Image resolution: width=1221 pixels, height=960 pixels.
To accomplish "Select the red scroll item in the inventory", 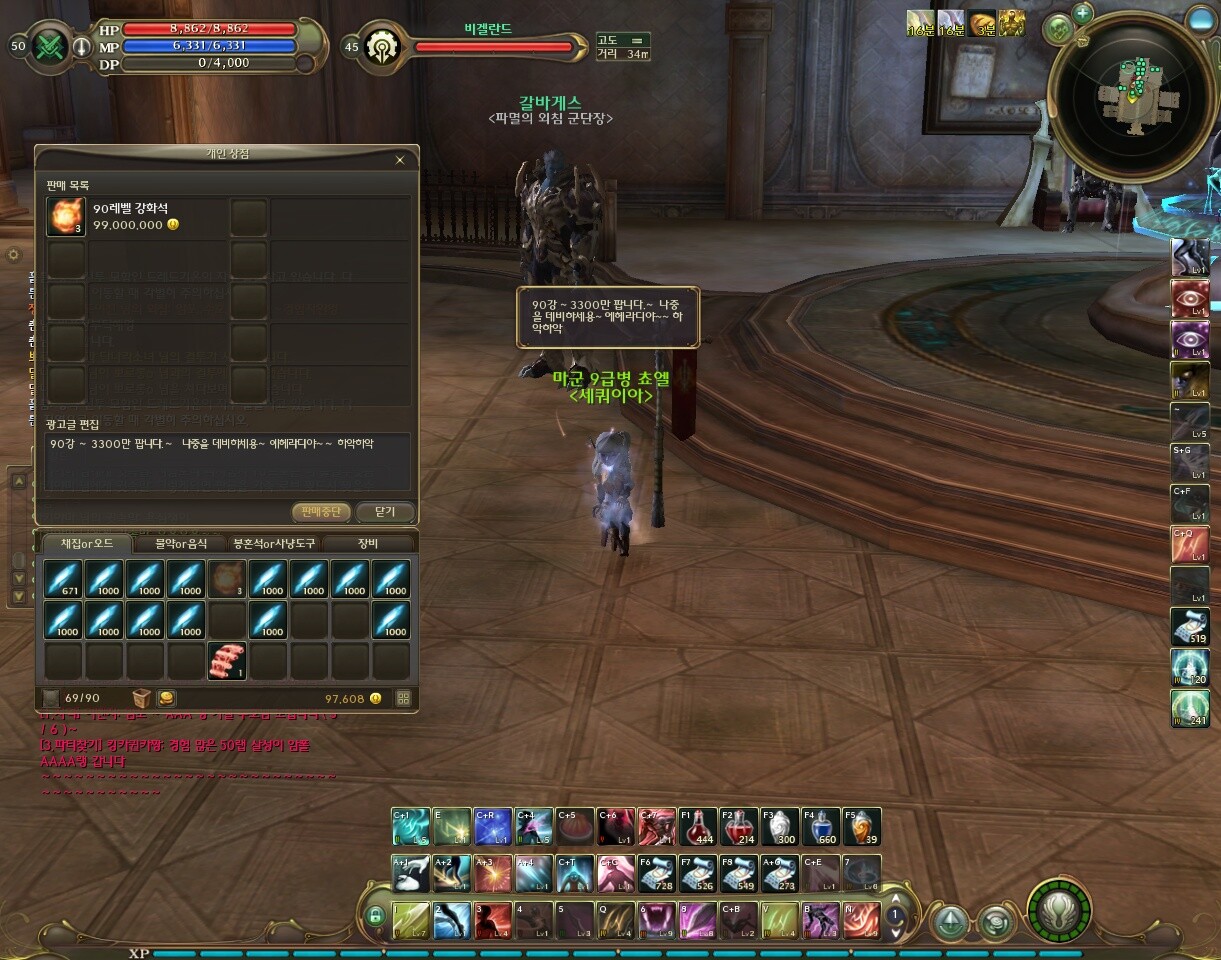I will coord(227,661).
